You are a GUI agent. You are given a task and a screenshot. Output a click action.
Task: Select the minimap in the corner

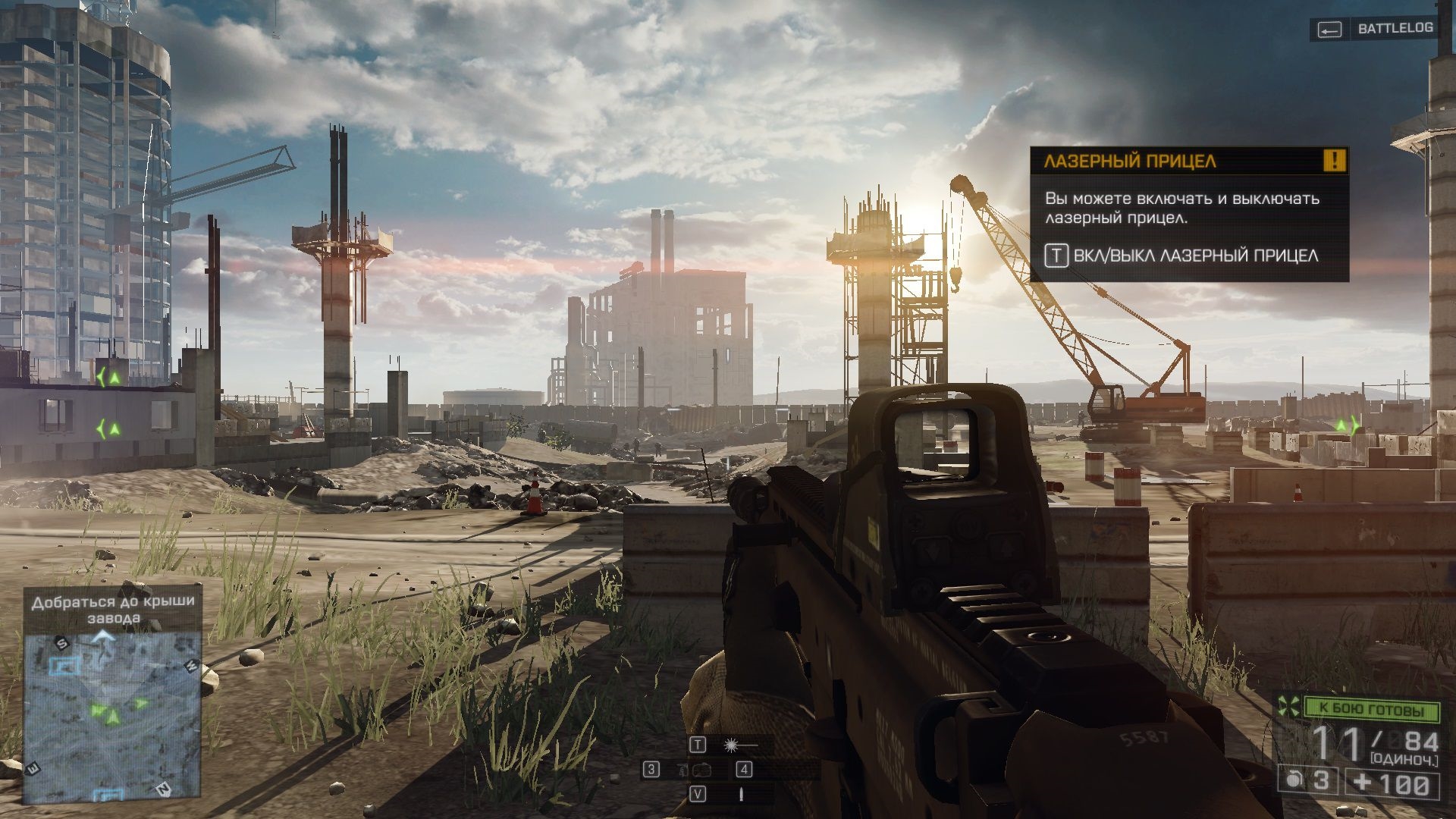pyautogui.click(x=112, y=717)
